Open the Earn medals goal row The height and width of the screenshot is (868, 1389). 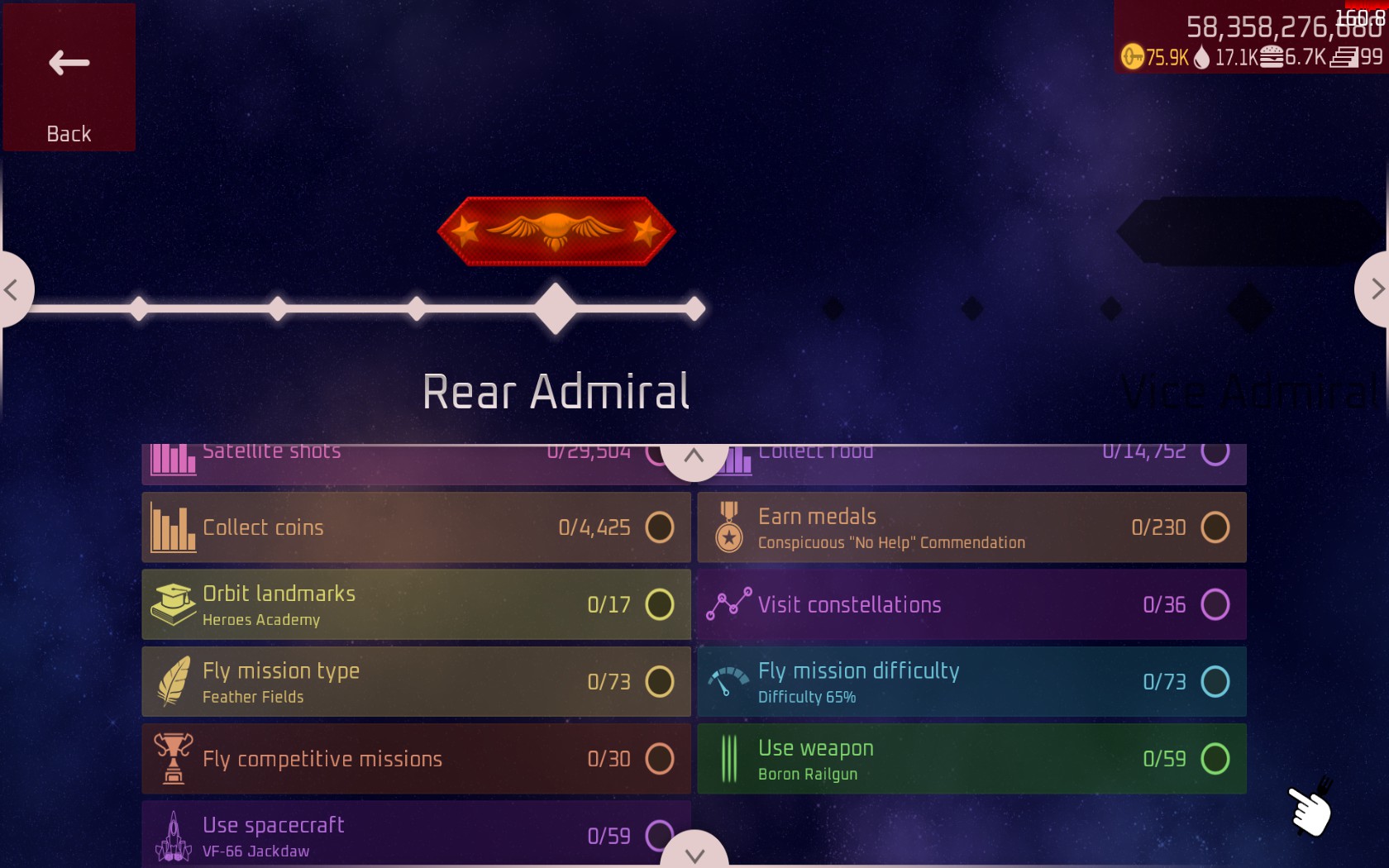tap(971, 527)
